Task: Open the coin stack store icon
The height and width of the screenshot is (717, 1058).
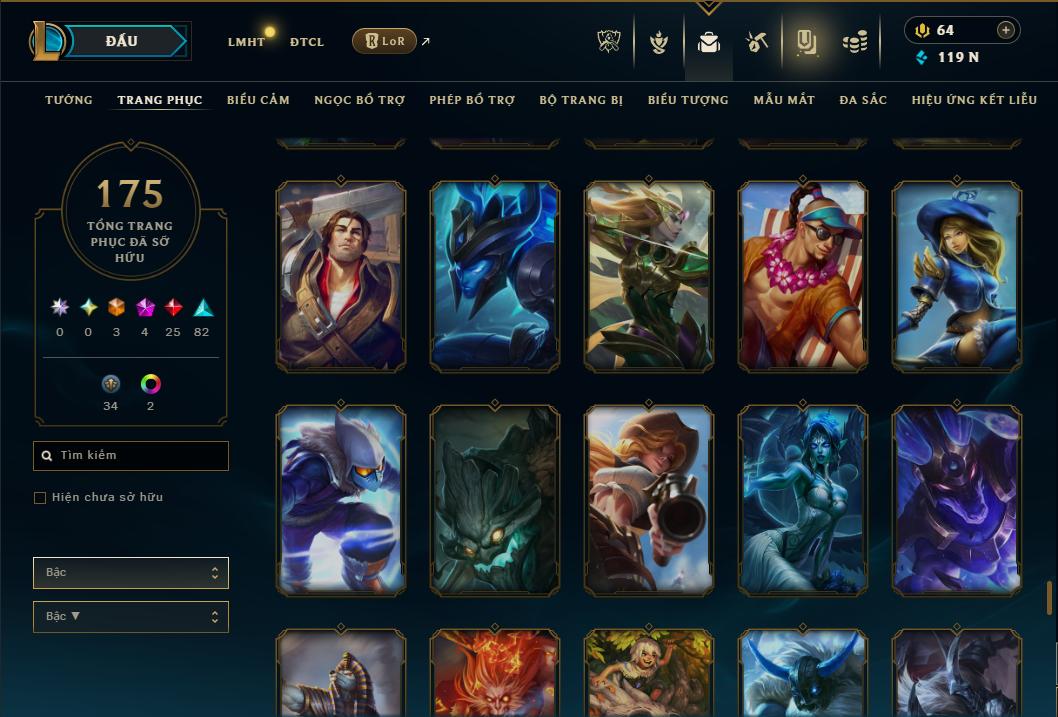Action: pyautogui.click(x=854, y=42)
